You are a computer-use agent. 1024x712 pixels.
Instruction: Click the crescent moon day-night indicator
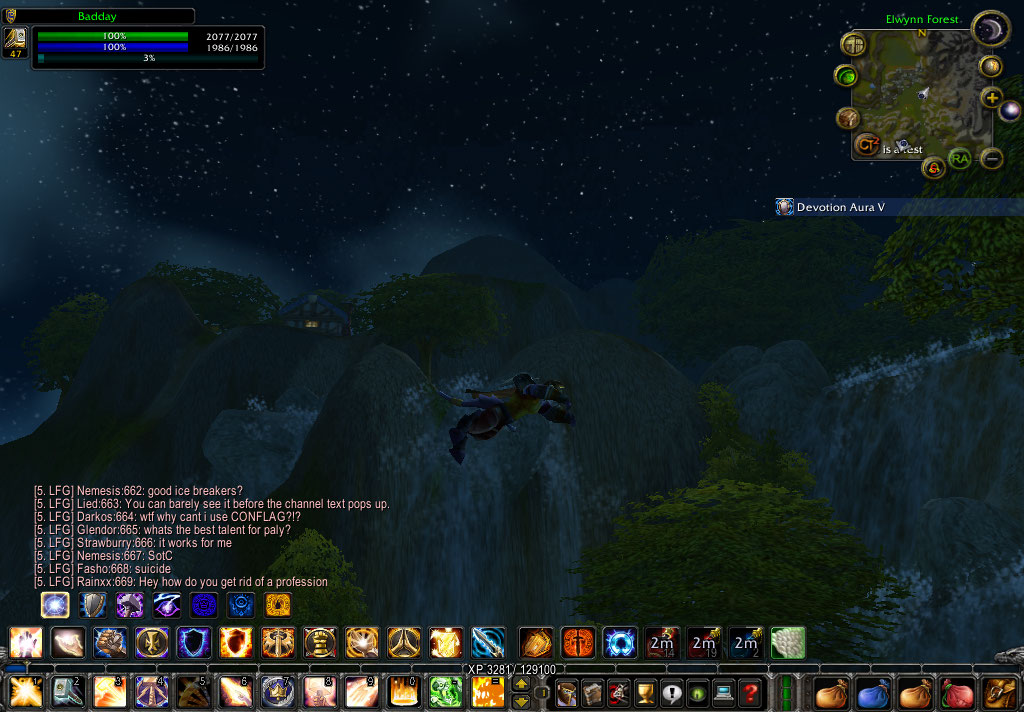[x=990, y=28]
